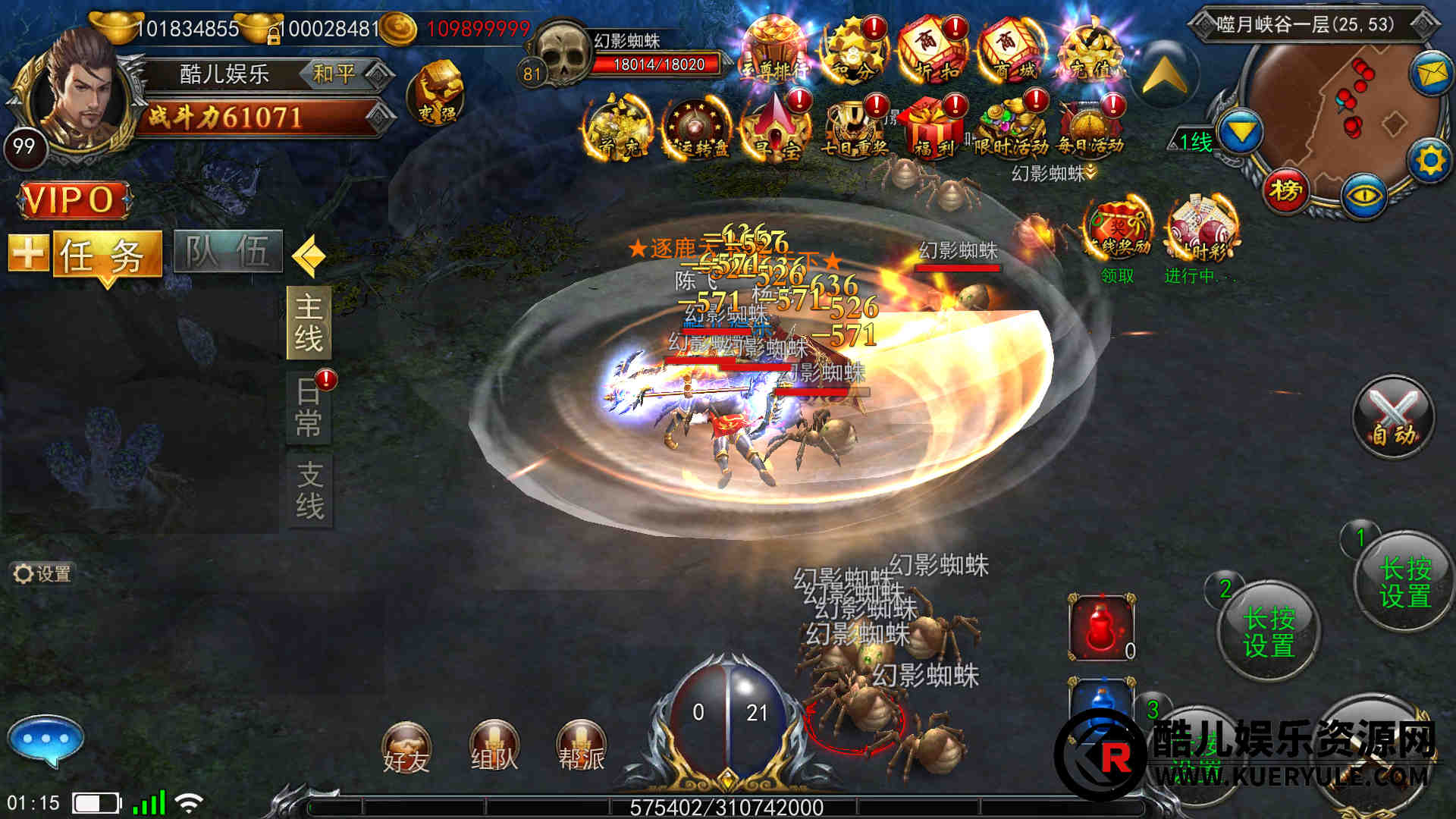
Task: Select the 日常 daily quest category
Action: coord(309,407)
